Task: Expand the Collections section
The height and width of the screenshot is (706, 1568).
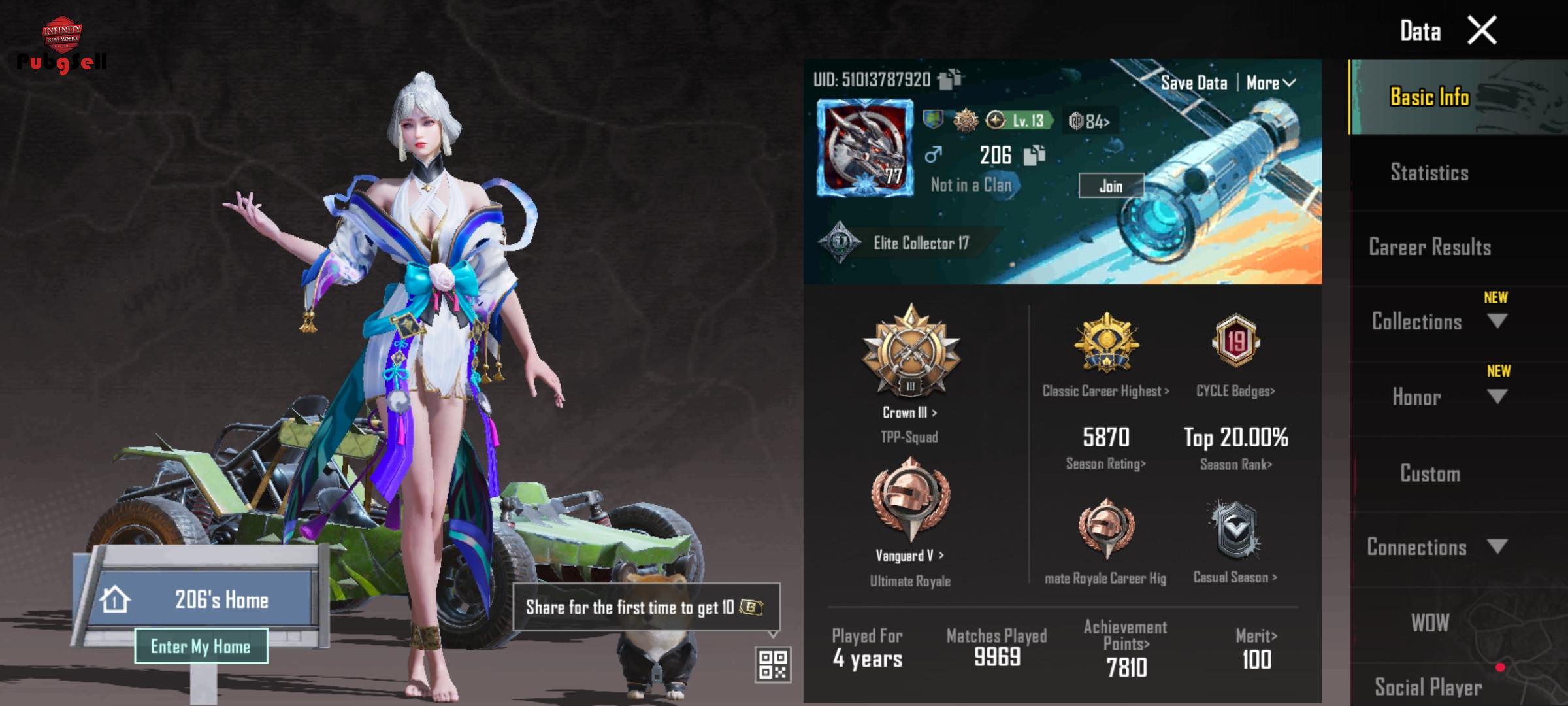Action: [x=1497, y=321]
